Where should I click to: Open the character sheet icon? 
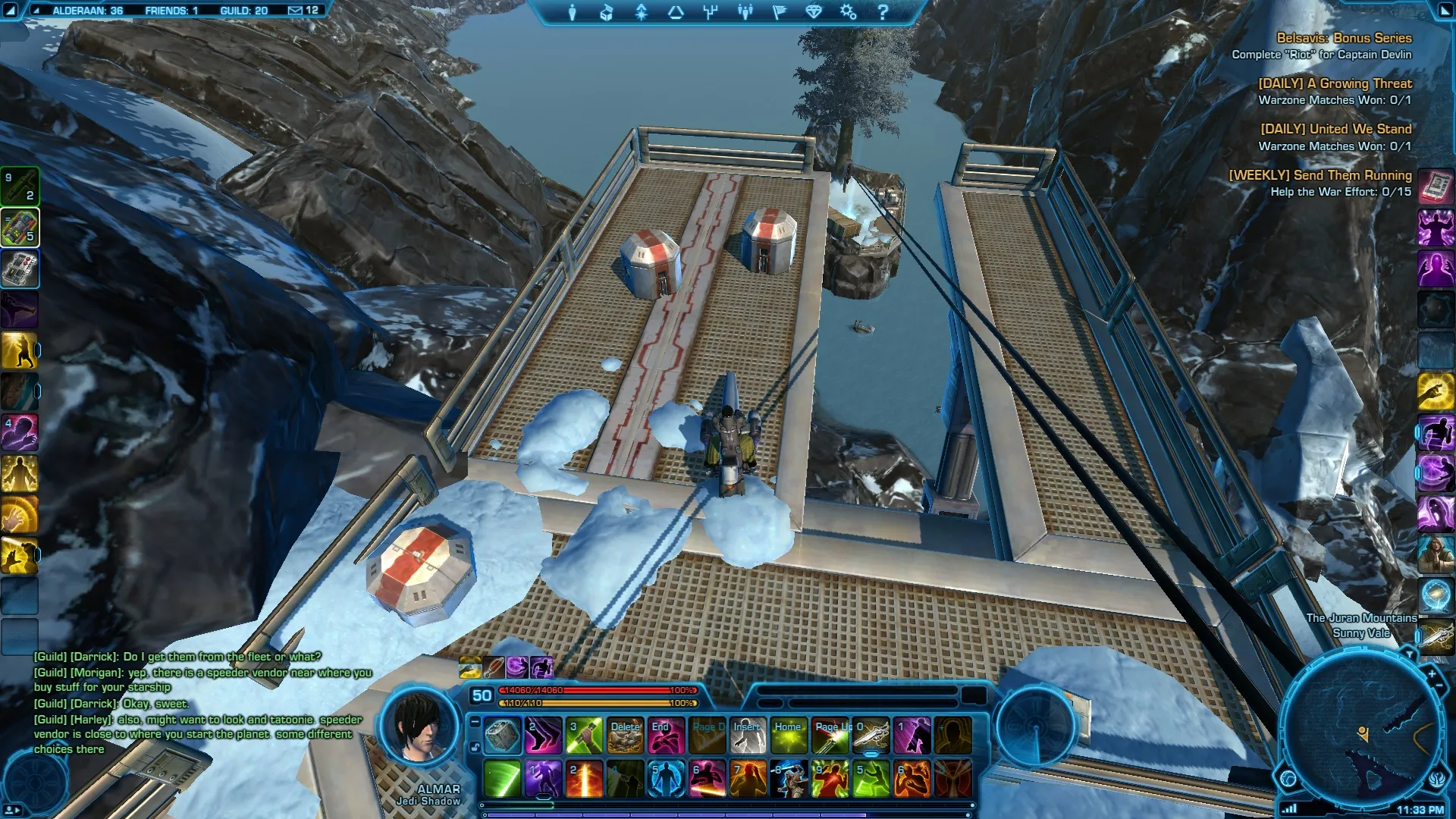(x=573, y=12)
